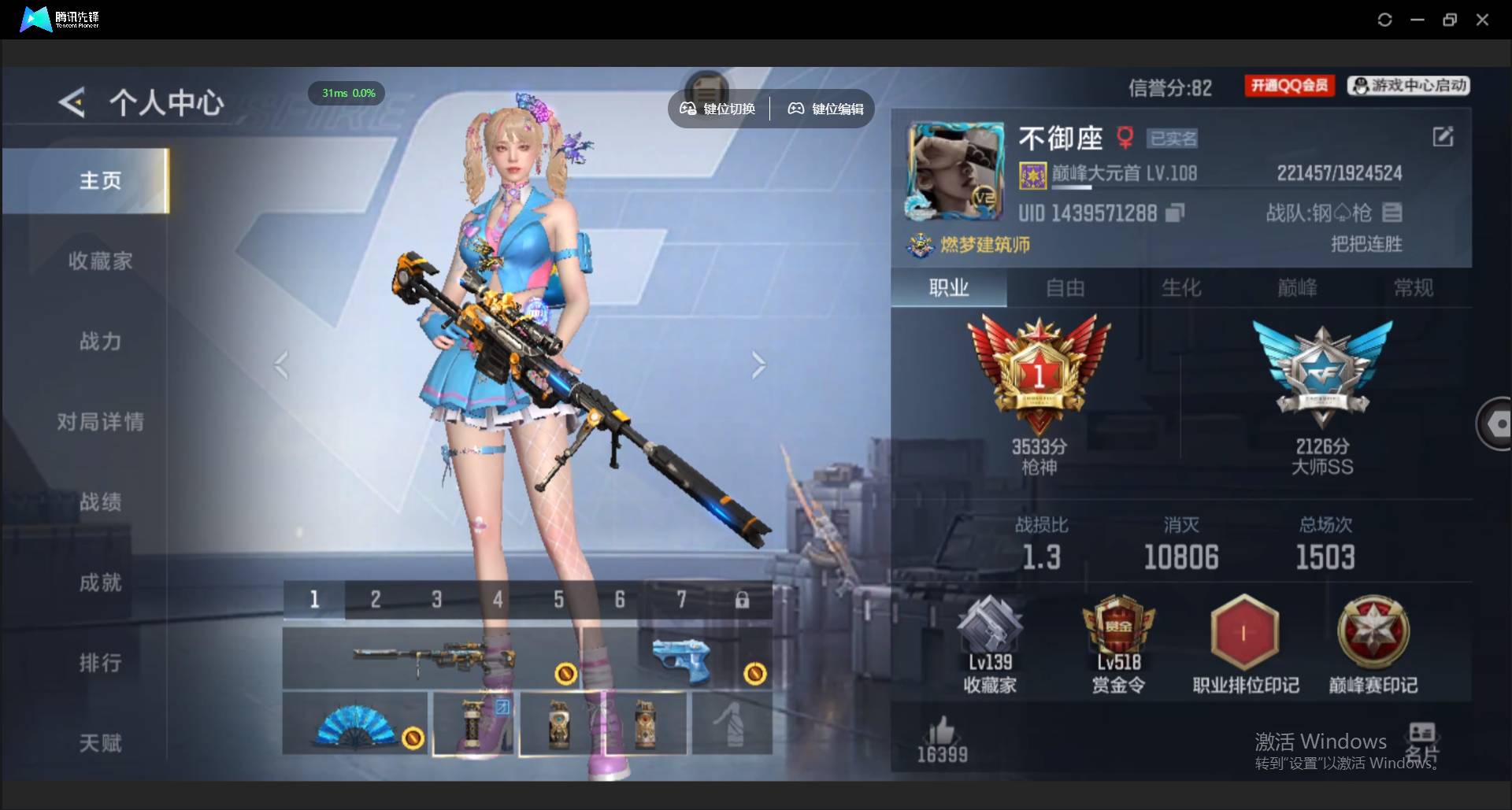The image size is (1512, 810).
Task: Toggle the padlock on the locked weapon slot
Action: click(x=743, y=599)
